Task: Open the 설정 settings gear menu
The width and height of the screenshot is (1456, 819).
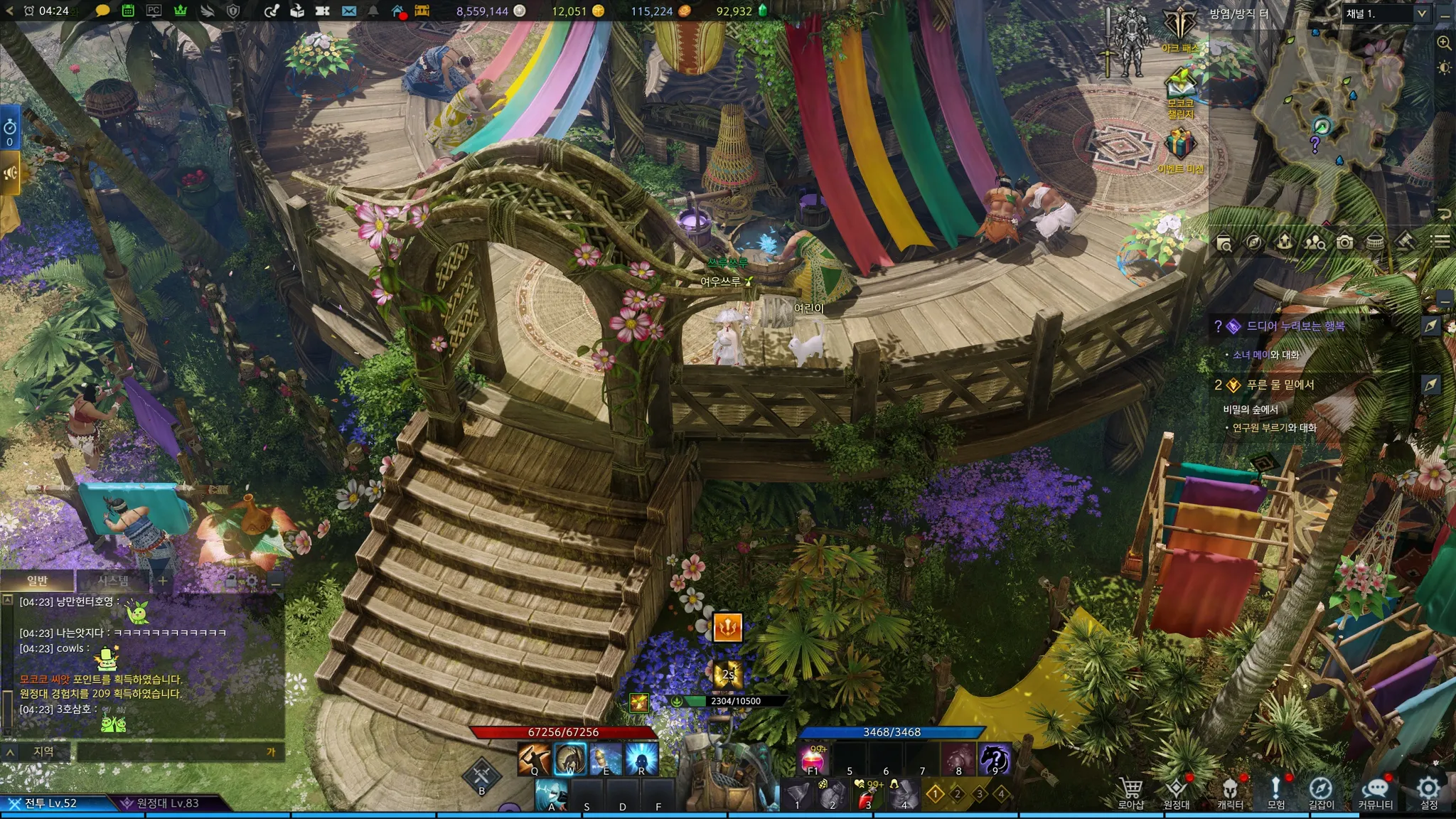Action: point(1428,790)
